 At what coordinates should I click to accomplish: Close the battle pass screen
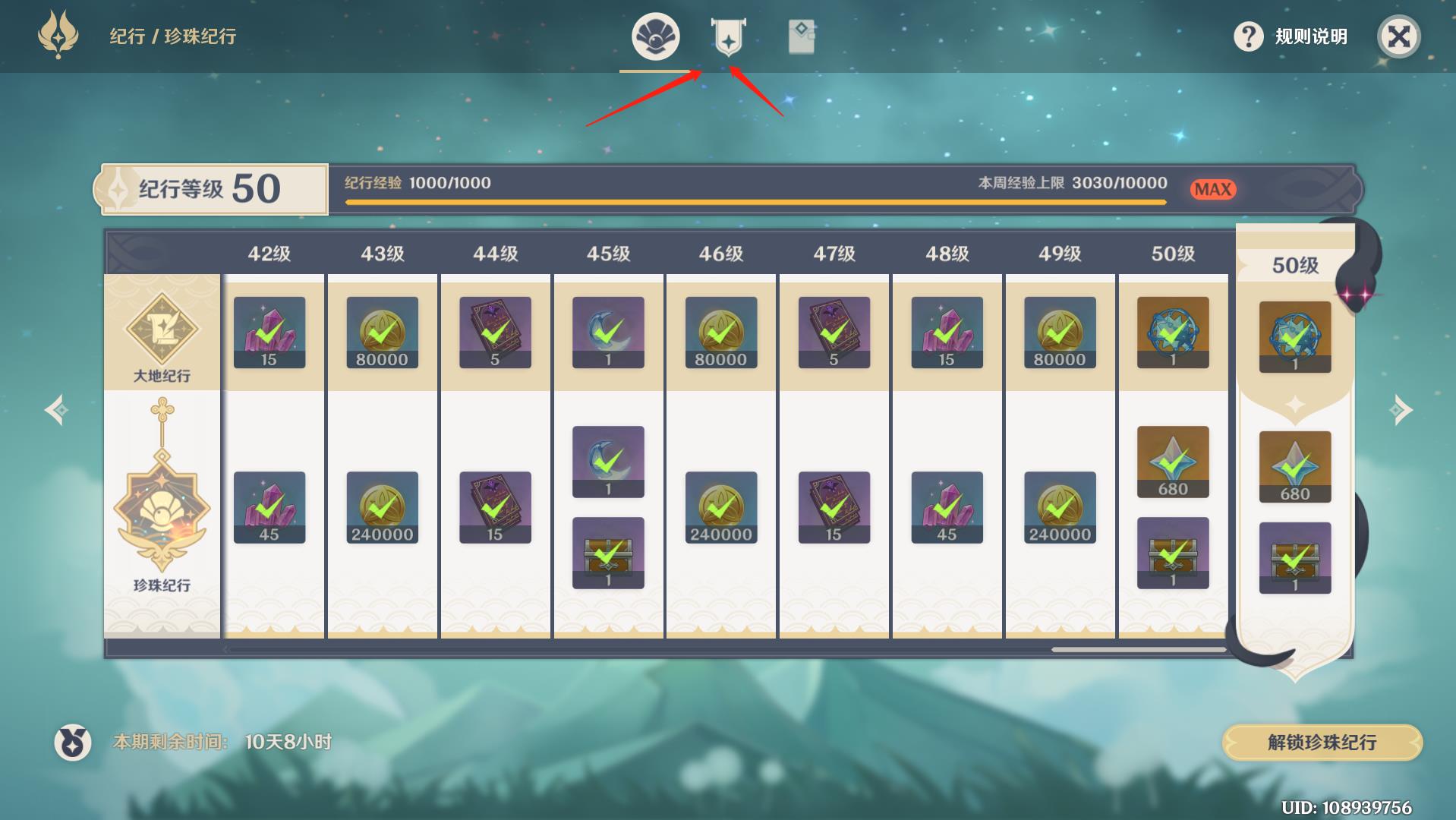click(x=1398, y=36)
